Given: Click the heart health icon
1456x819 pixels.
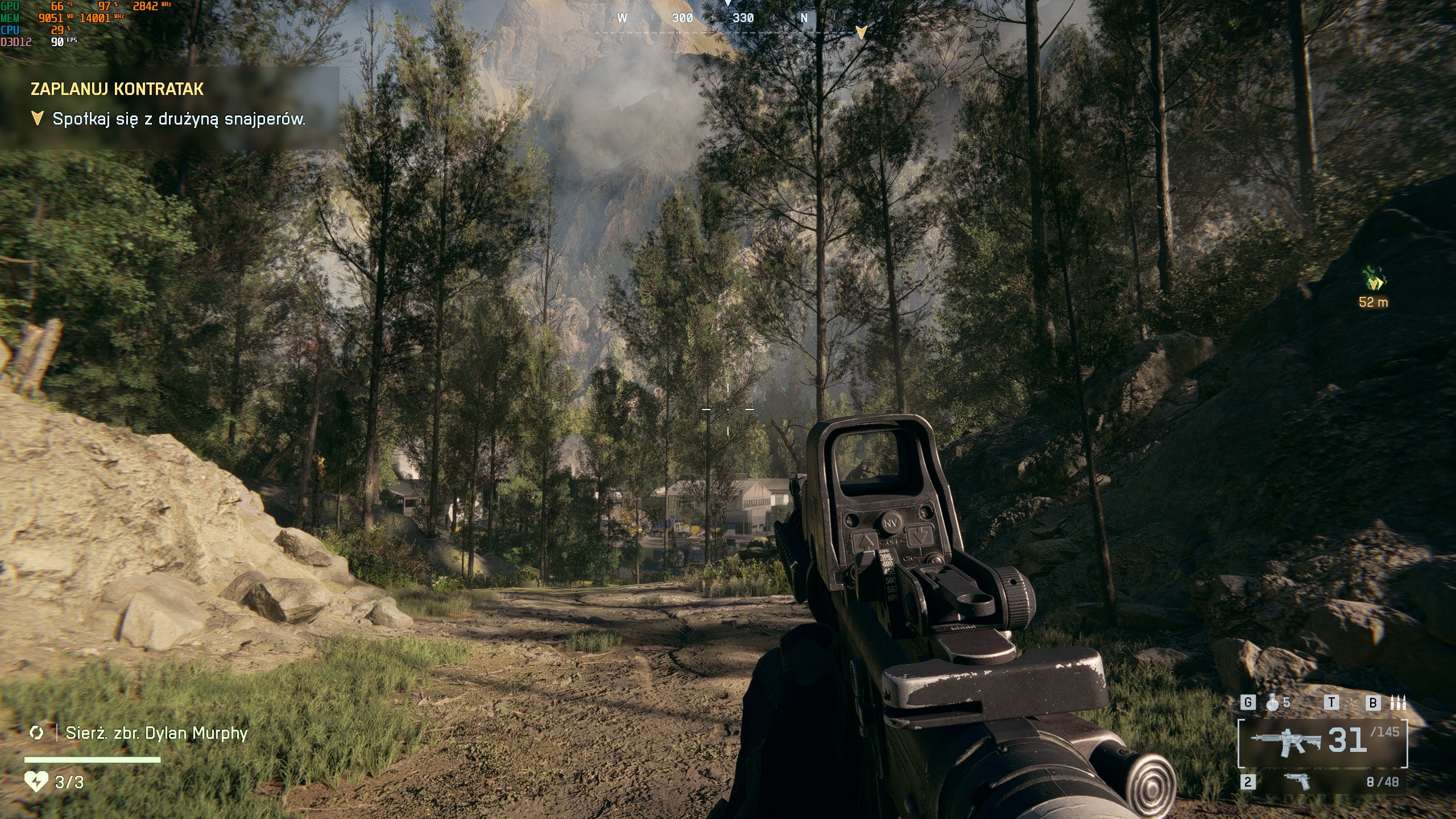Looking at the screenshot, I should [x=36, y=782].
